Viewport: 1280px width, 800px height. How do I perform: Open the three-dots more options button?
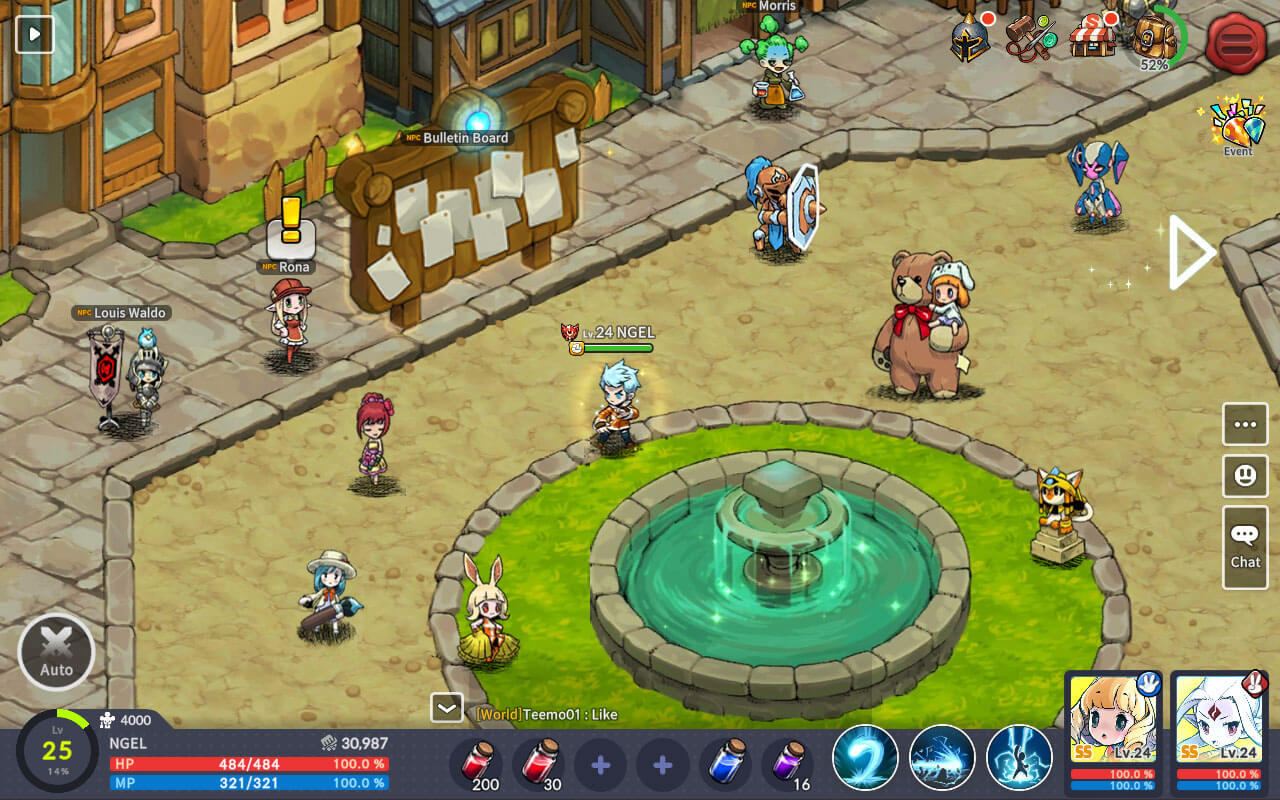pos(1245,424)
